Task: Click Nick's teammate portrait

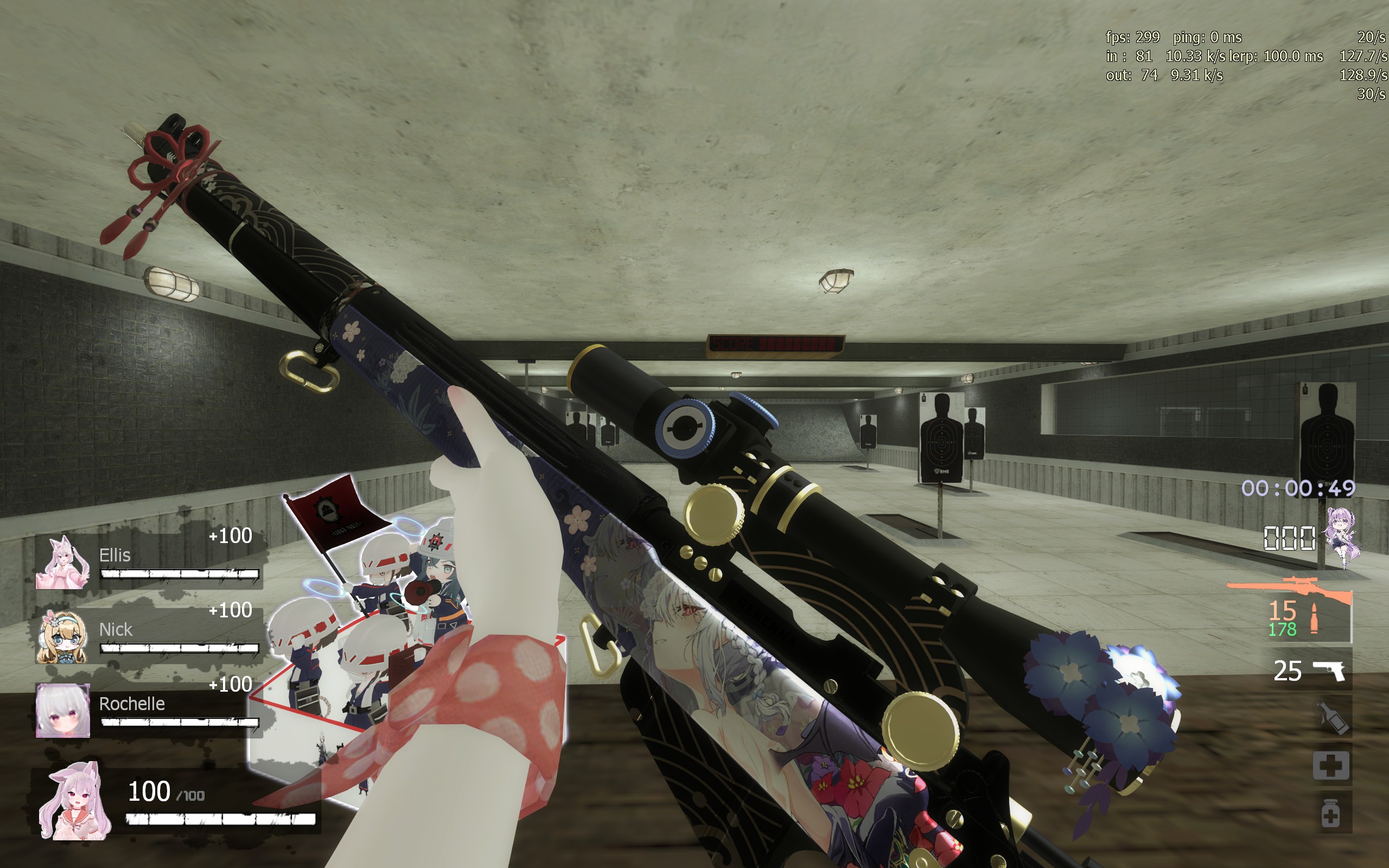Action: click(x=62, y=637)
